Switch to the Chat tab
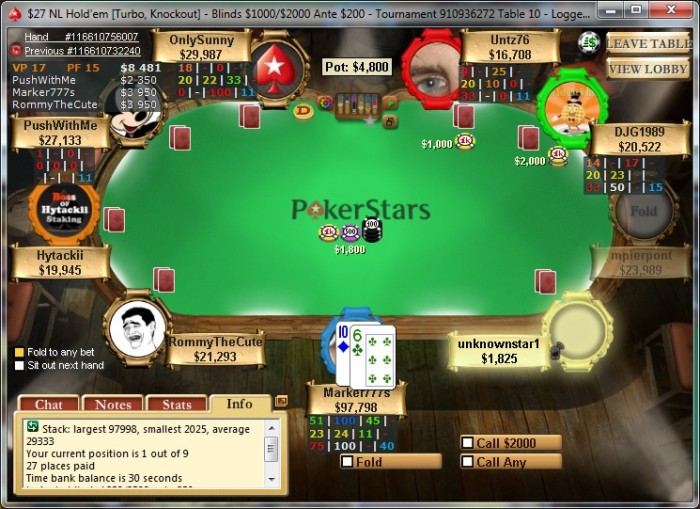 click(x=48, y=404)
